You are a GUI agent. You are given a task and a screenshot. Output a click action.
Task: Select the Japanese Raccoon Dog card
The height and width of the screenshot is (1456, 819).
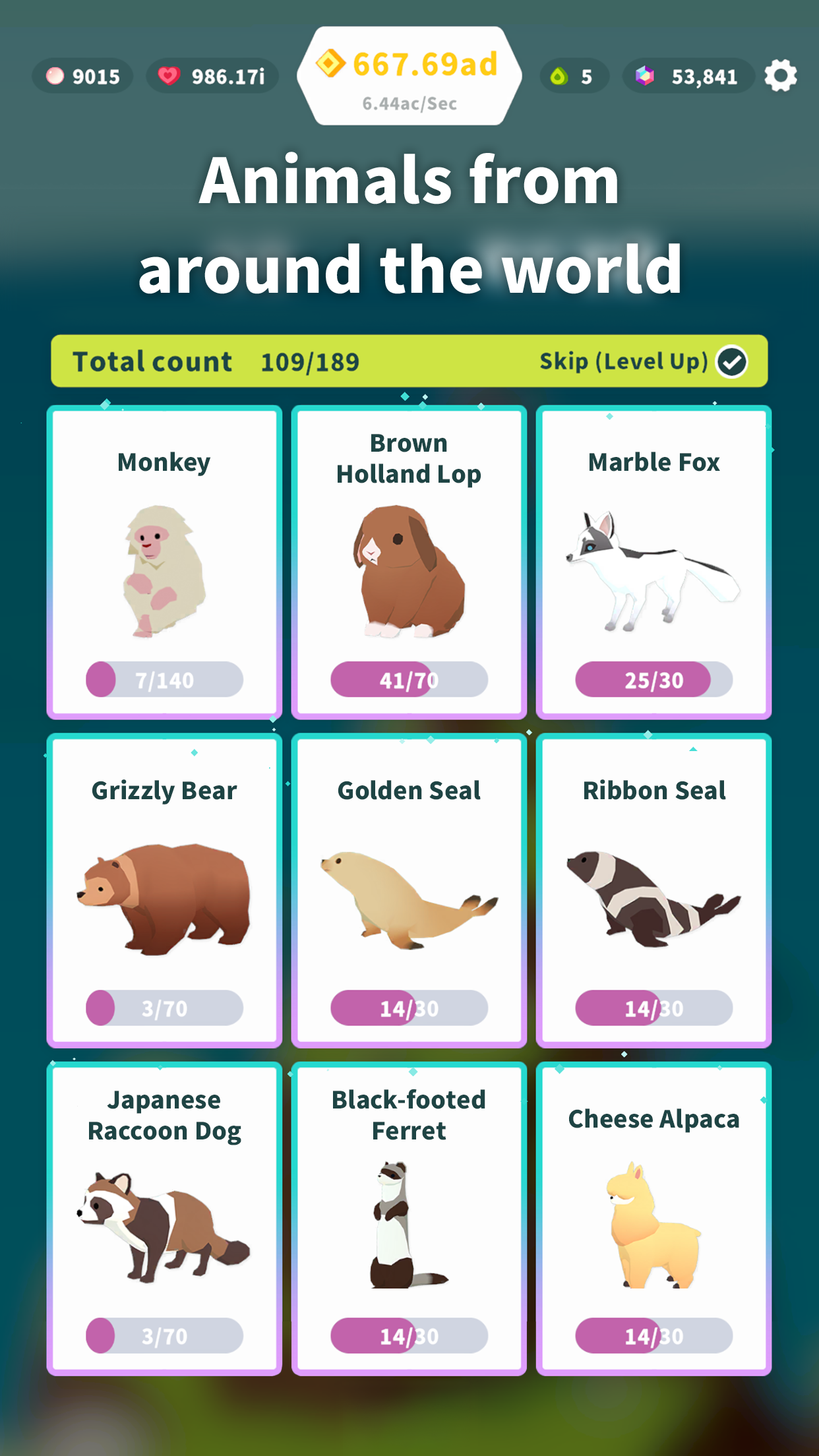tap(164, 1218)
